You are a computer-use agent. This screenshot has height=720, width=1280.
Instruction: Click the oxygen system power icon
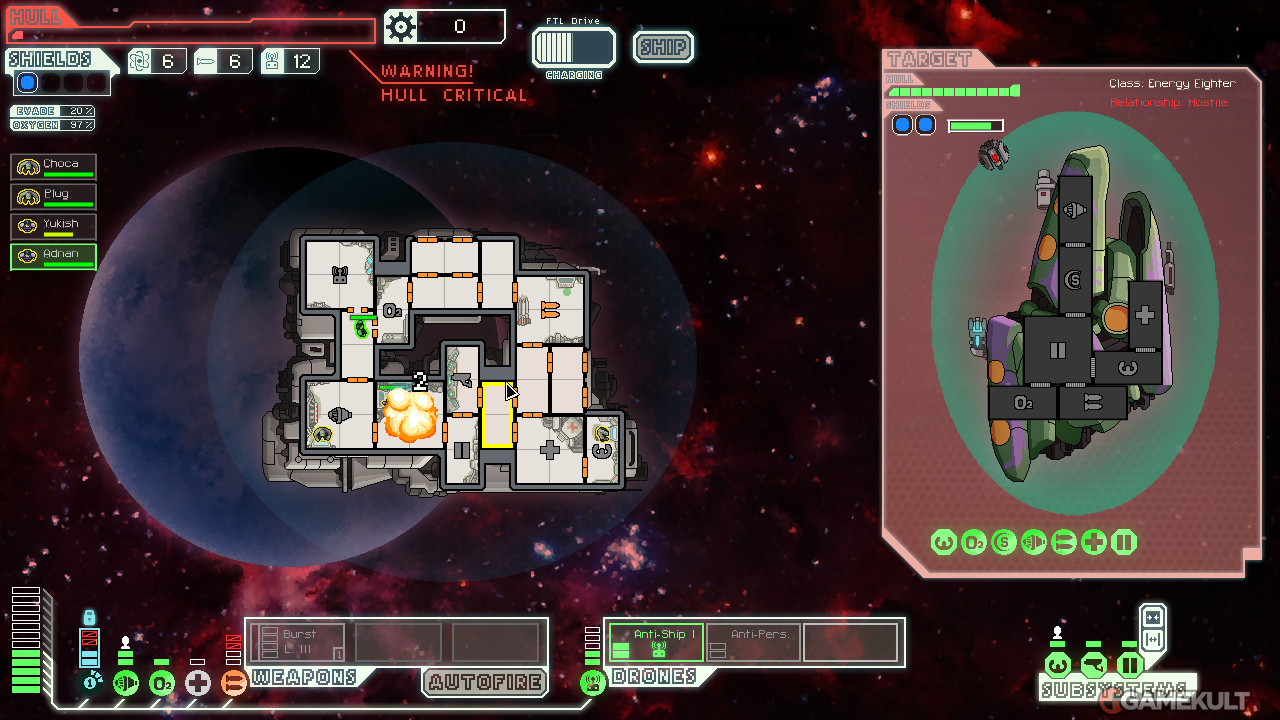[x=162, y=683]
